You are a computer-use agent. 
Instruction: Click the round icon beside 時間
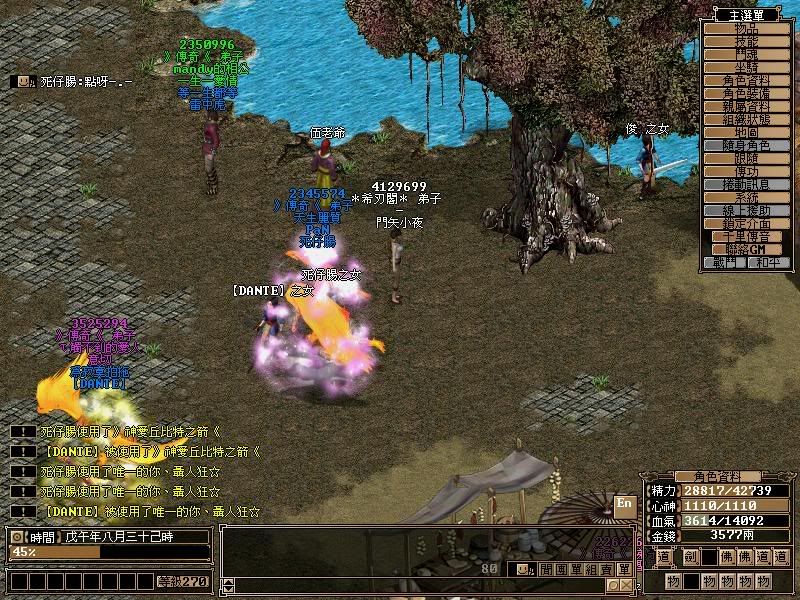coord(16,537)
